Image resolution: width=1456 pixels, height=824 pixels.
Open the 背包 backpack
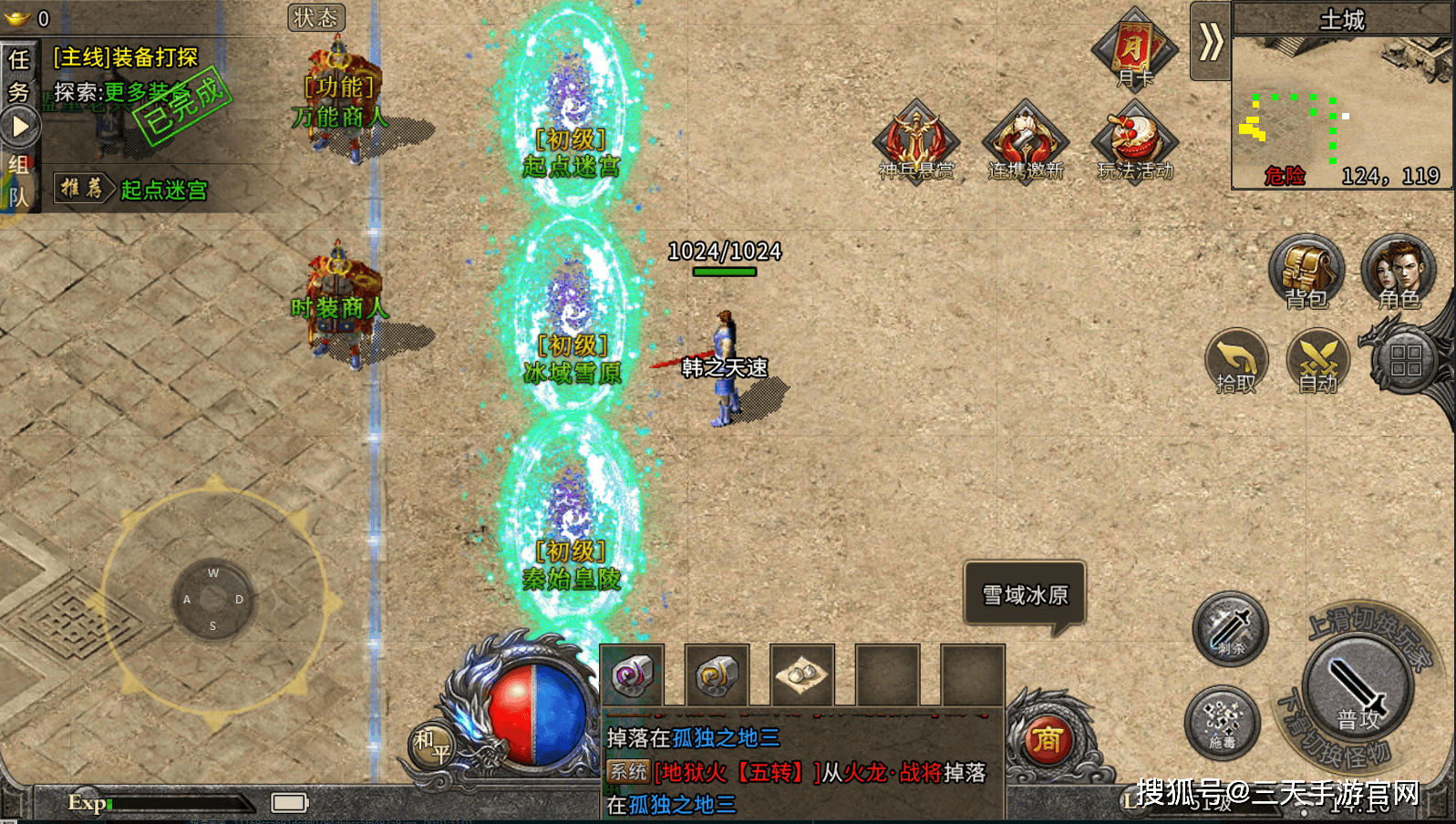(1306, 272)
